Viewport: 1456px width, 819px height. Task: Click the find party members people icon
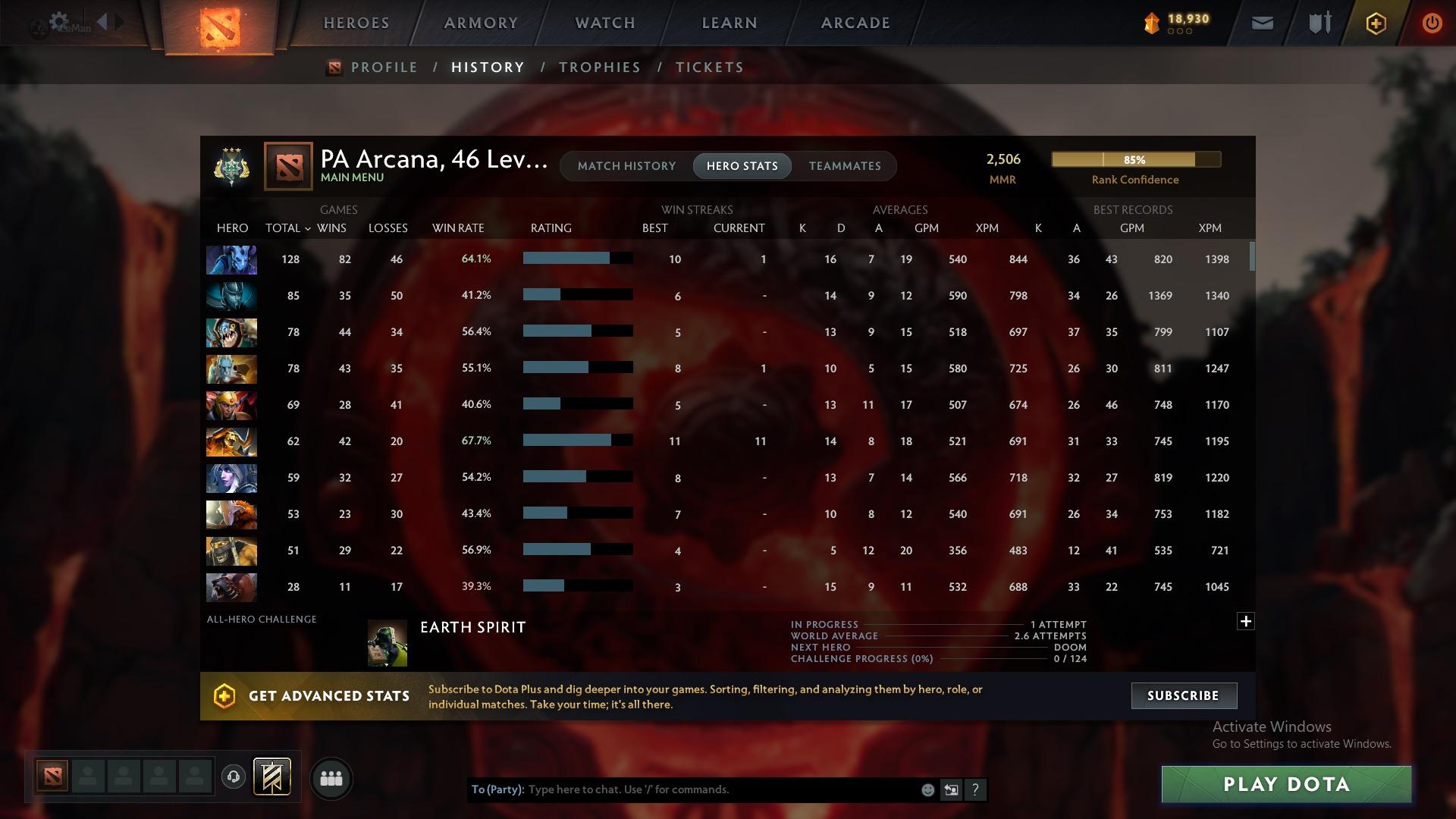tap(331, 778)
